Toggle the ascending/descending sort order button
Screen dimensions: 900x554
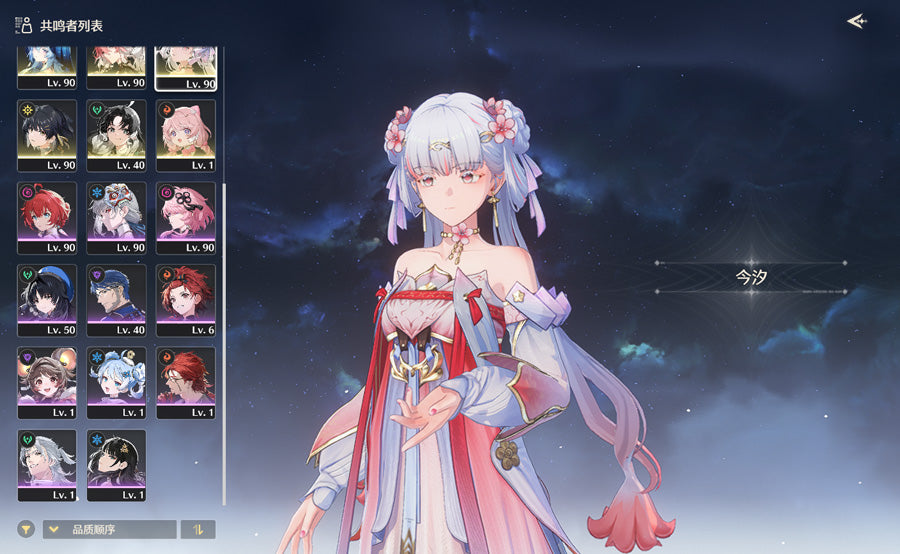[198, 529]
